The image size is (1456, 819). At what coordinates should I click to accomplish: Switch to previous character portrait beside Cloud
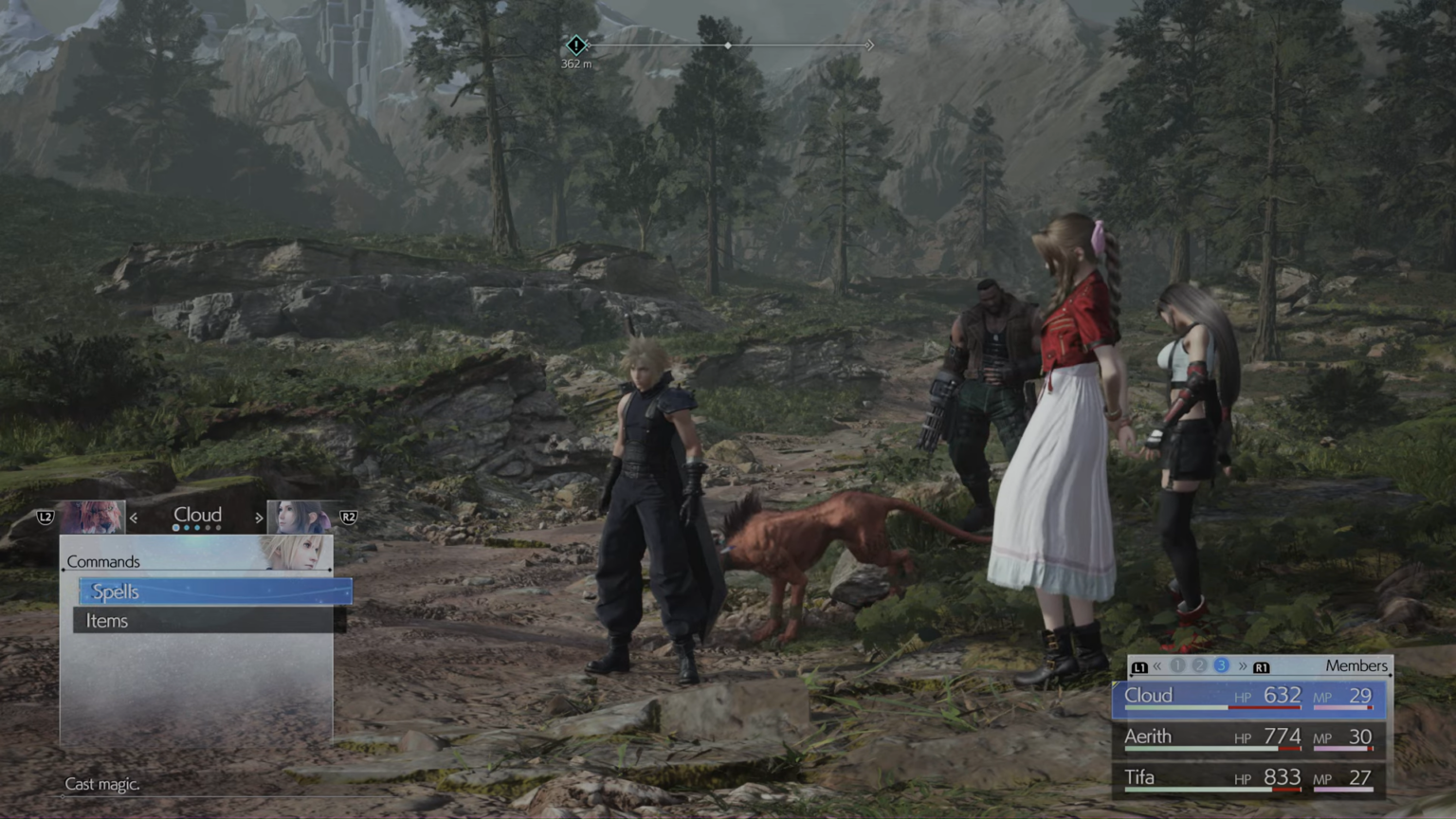[x=92, y=518]
